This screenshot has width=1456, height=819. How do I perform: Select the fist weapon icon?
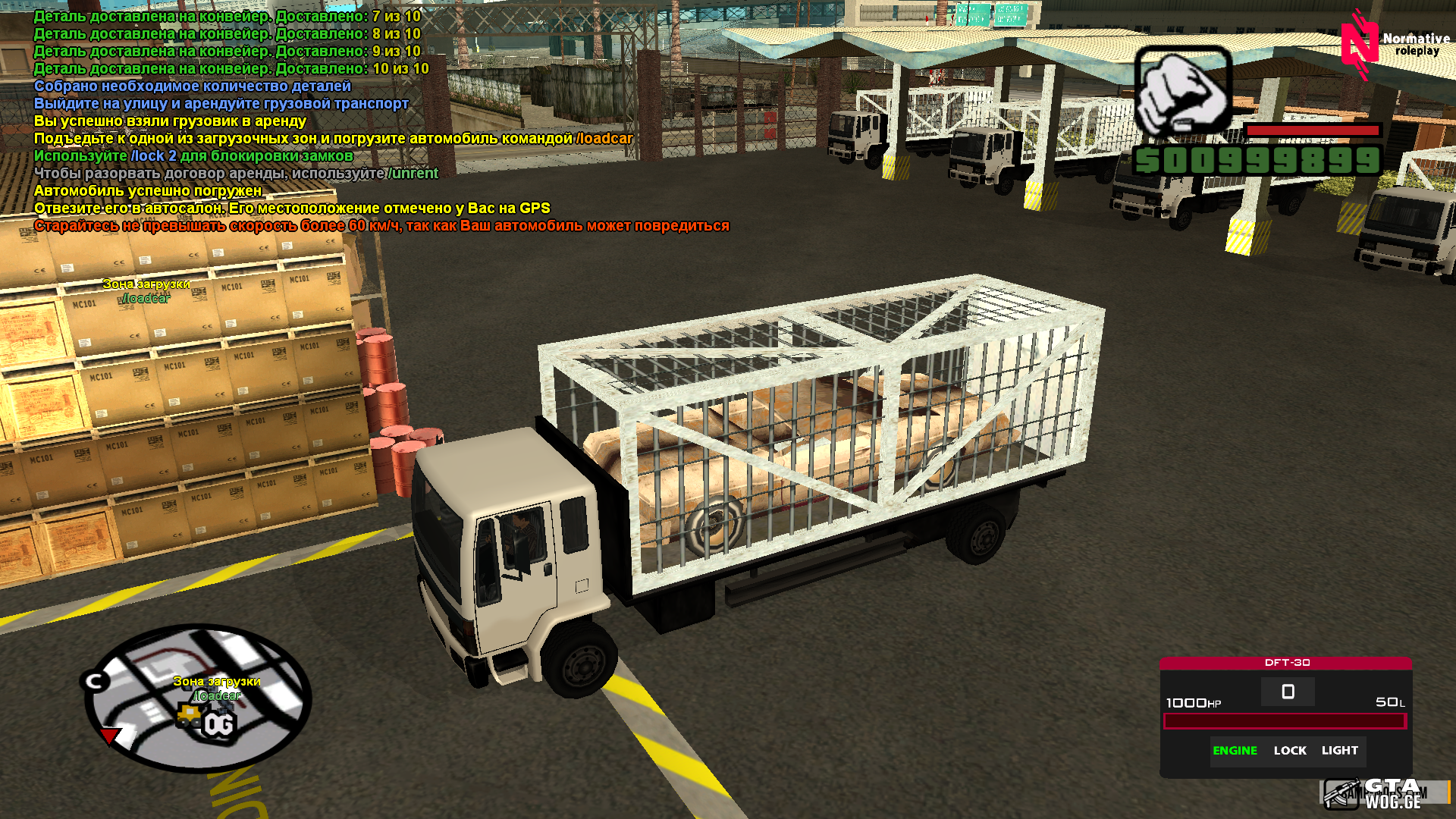[1183, 93]
